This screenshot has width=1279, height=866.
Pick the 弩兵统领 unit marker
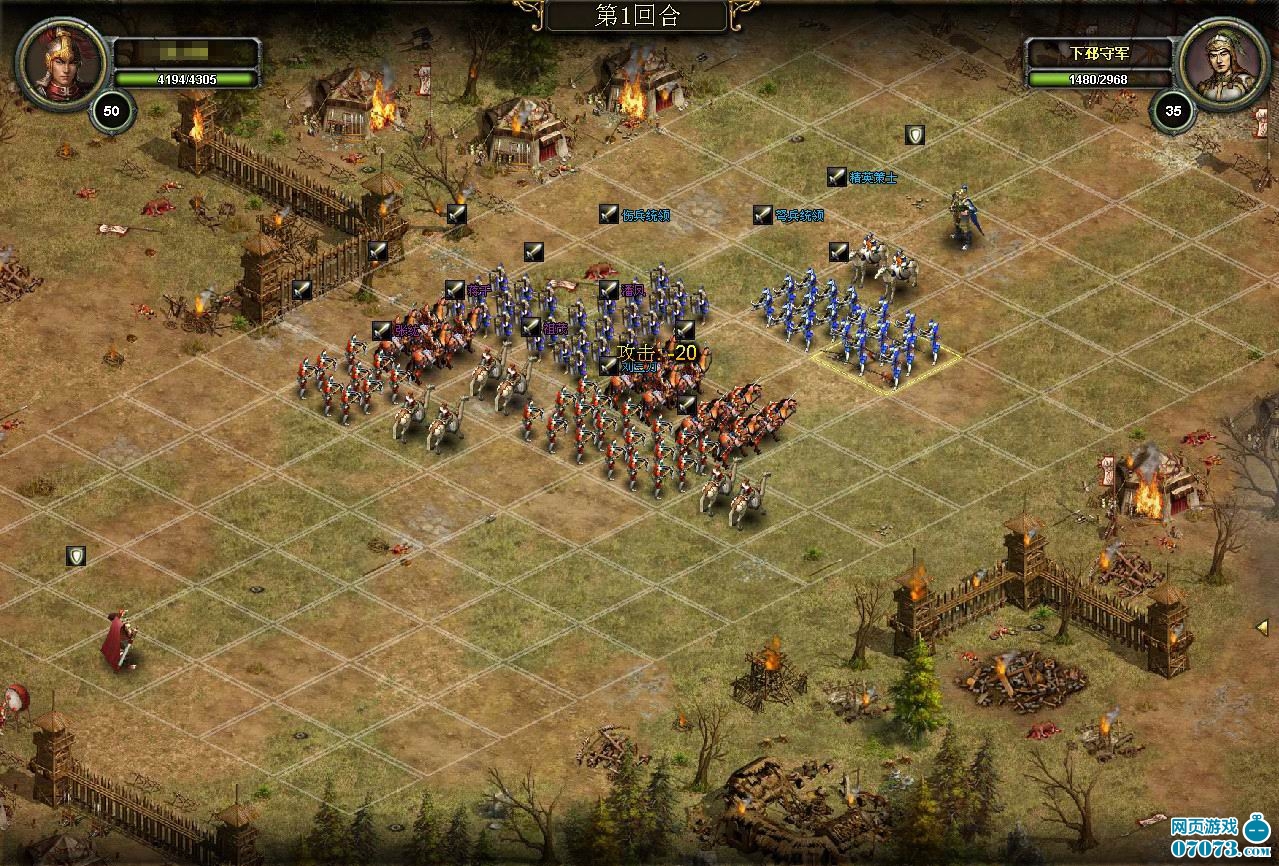tap(763, 215)
